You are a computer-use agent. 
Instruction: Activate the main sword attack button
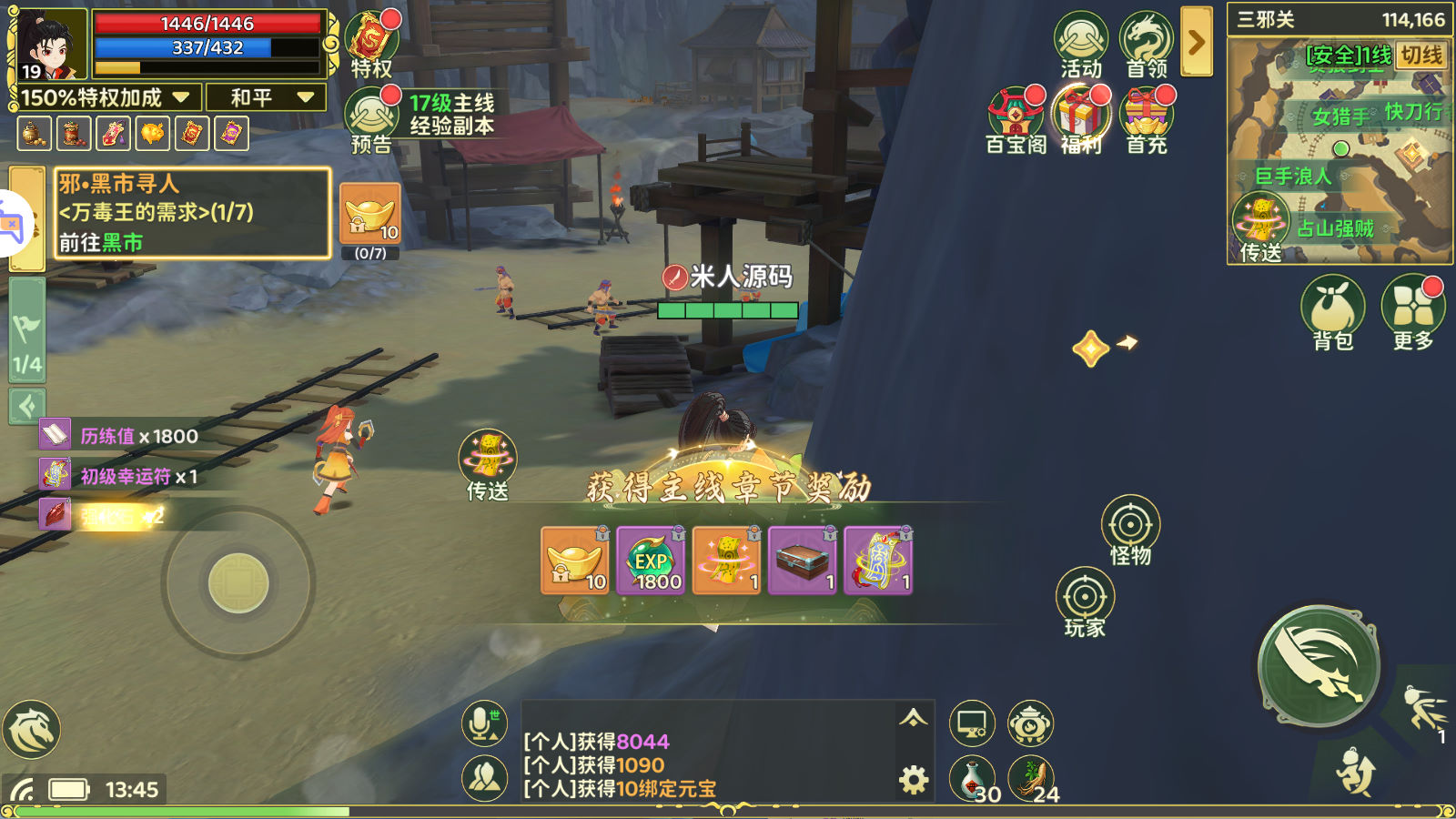[x=1319, y=667]
